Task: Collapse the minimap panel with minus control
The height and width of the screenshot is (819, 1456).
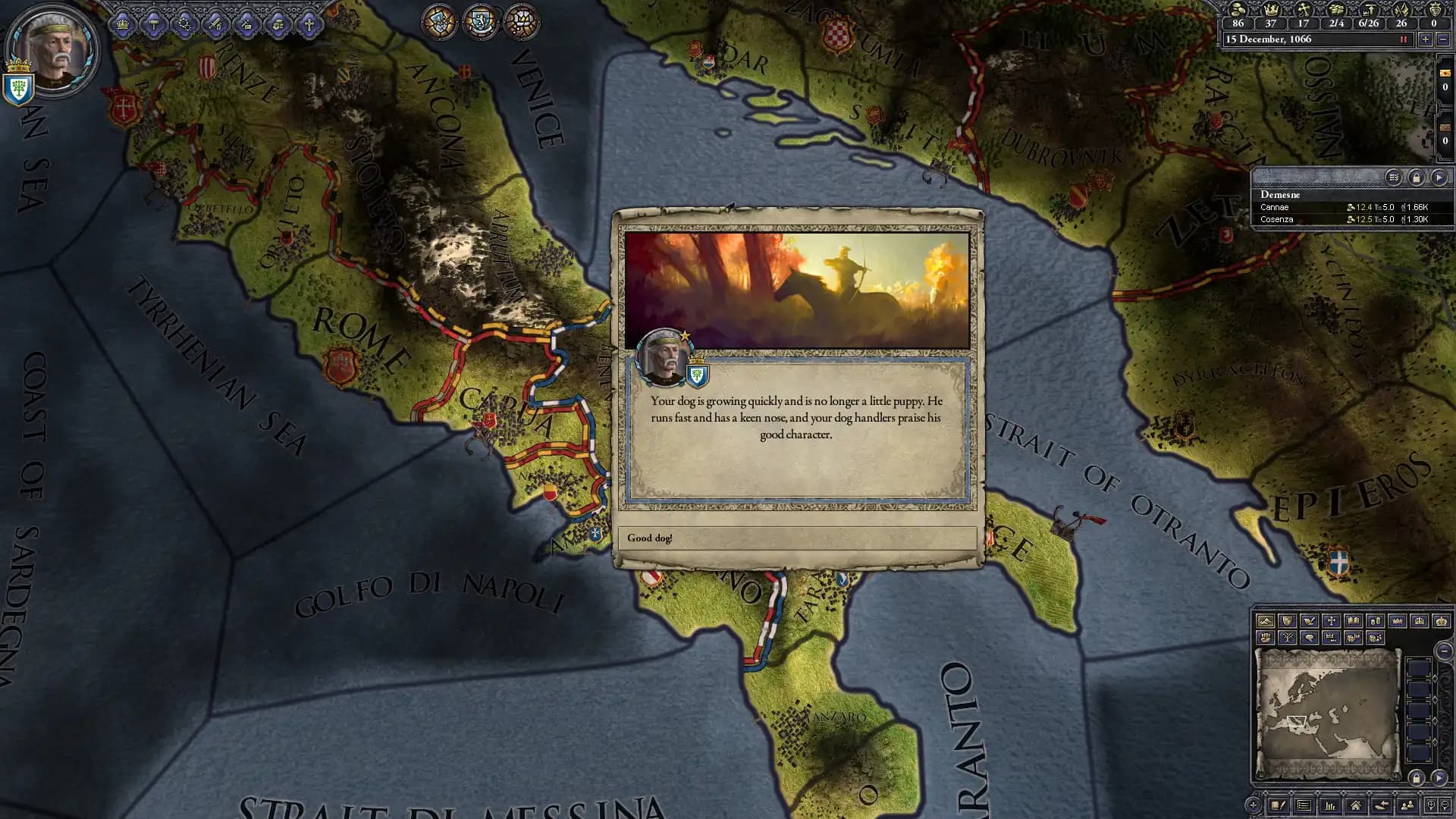Action: click(1444, 653)
